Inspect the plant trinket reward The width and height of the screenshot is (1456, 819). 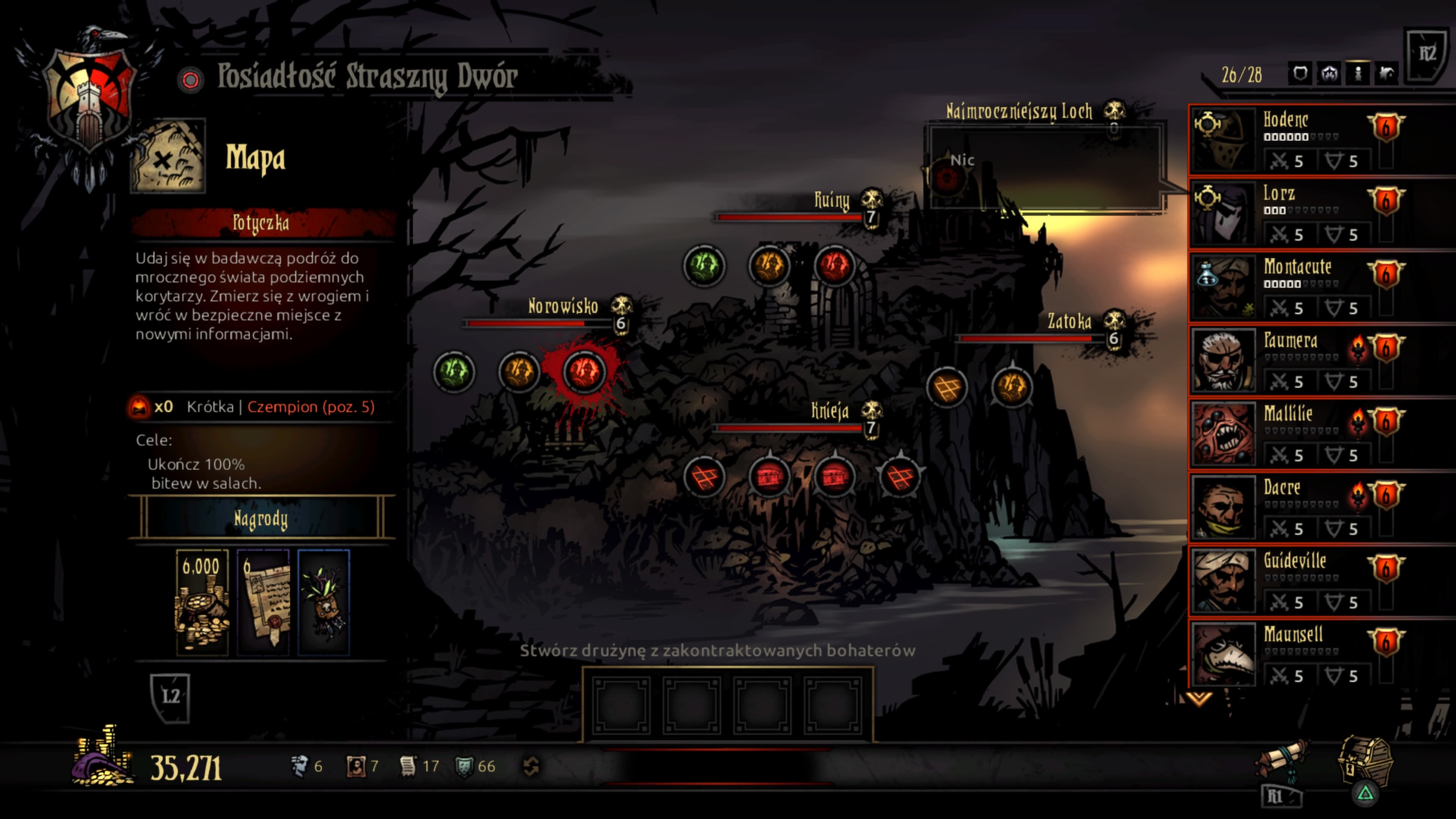point(324,602)
